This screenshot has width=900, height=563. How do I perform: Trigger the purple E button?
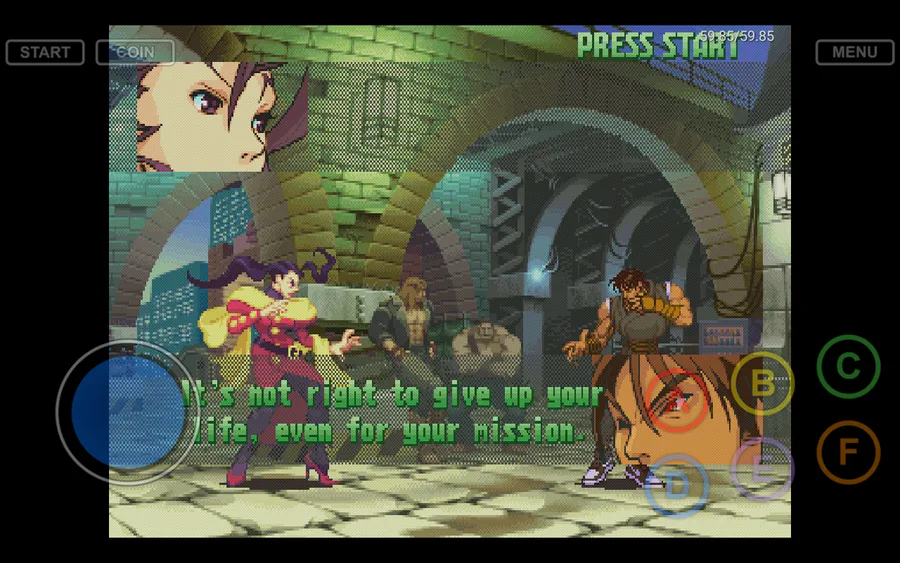[762, 468]
